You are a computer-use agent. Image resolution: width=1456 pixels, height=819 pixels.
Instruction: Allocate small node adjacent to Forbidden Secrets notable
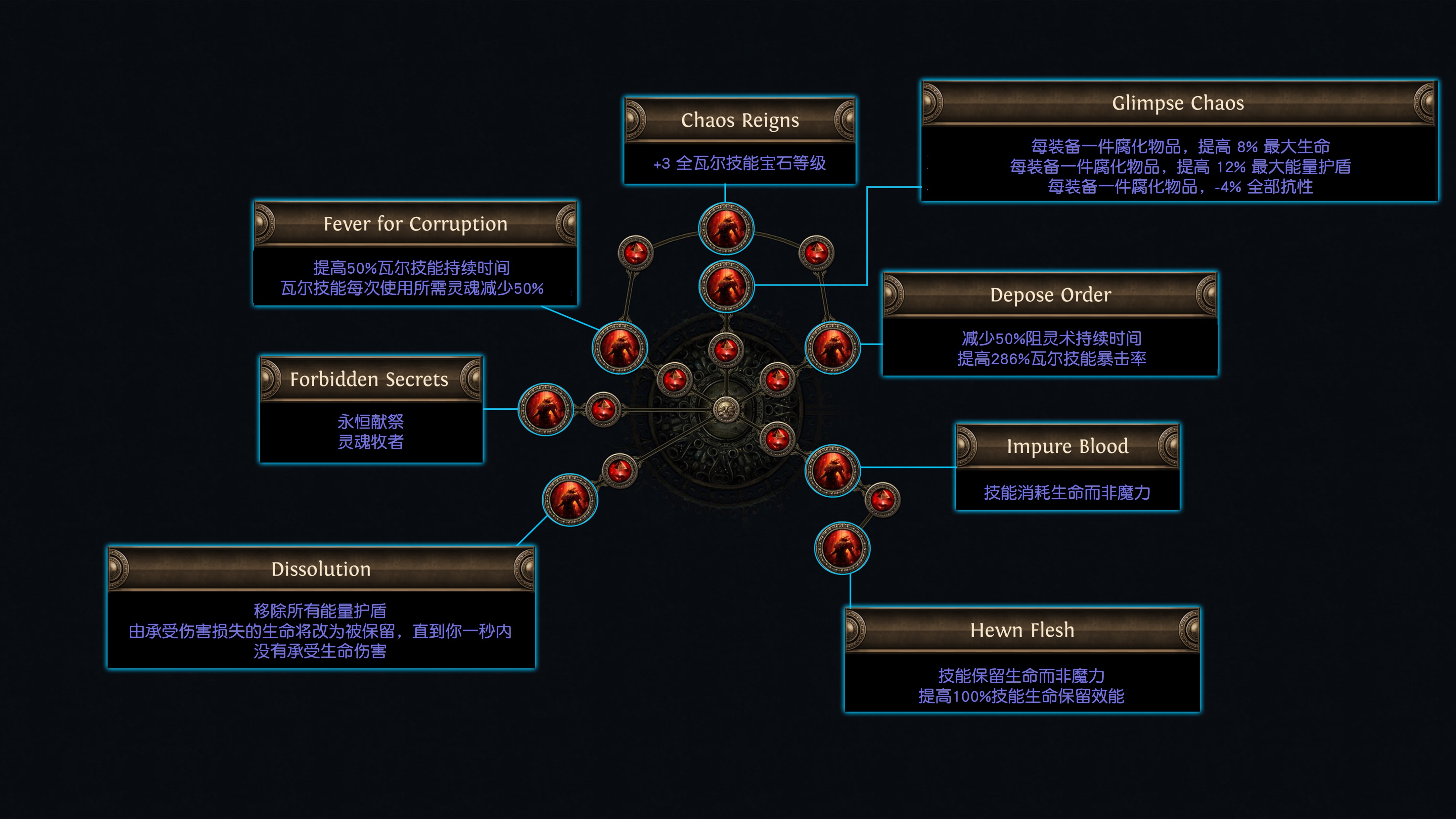point(603,409)
